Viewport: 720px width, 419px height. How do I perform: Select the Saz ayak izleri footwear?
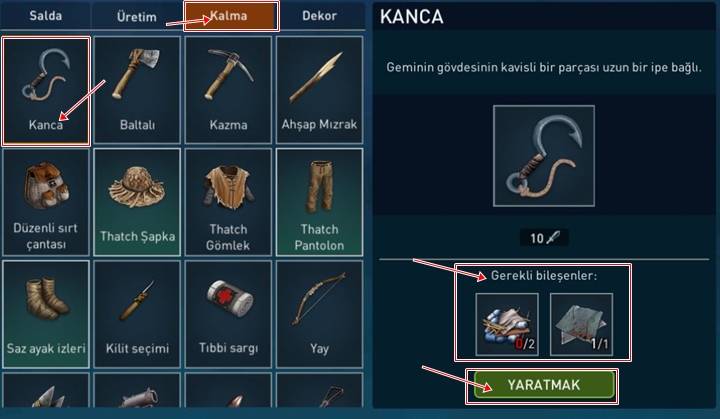46,314
